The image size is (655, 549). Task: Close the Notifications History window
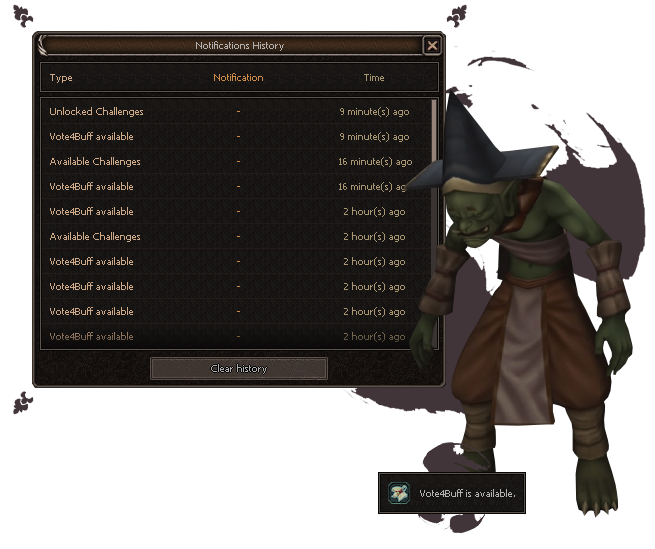[431, 45]
